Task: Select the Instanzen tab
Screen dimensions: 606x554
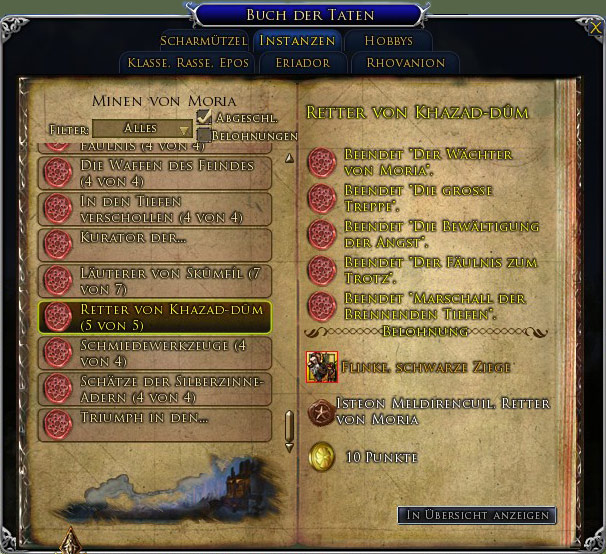Action: (x=297, y=41)
